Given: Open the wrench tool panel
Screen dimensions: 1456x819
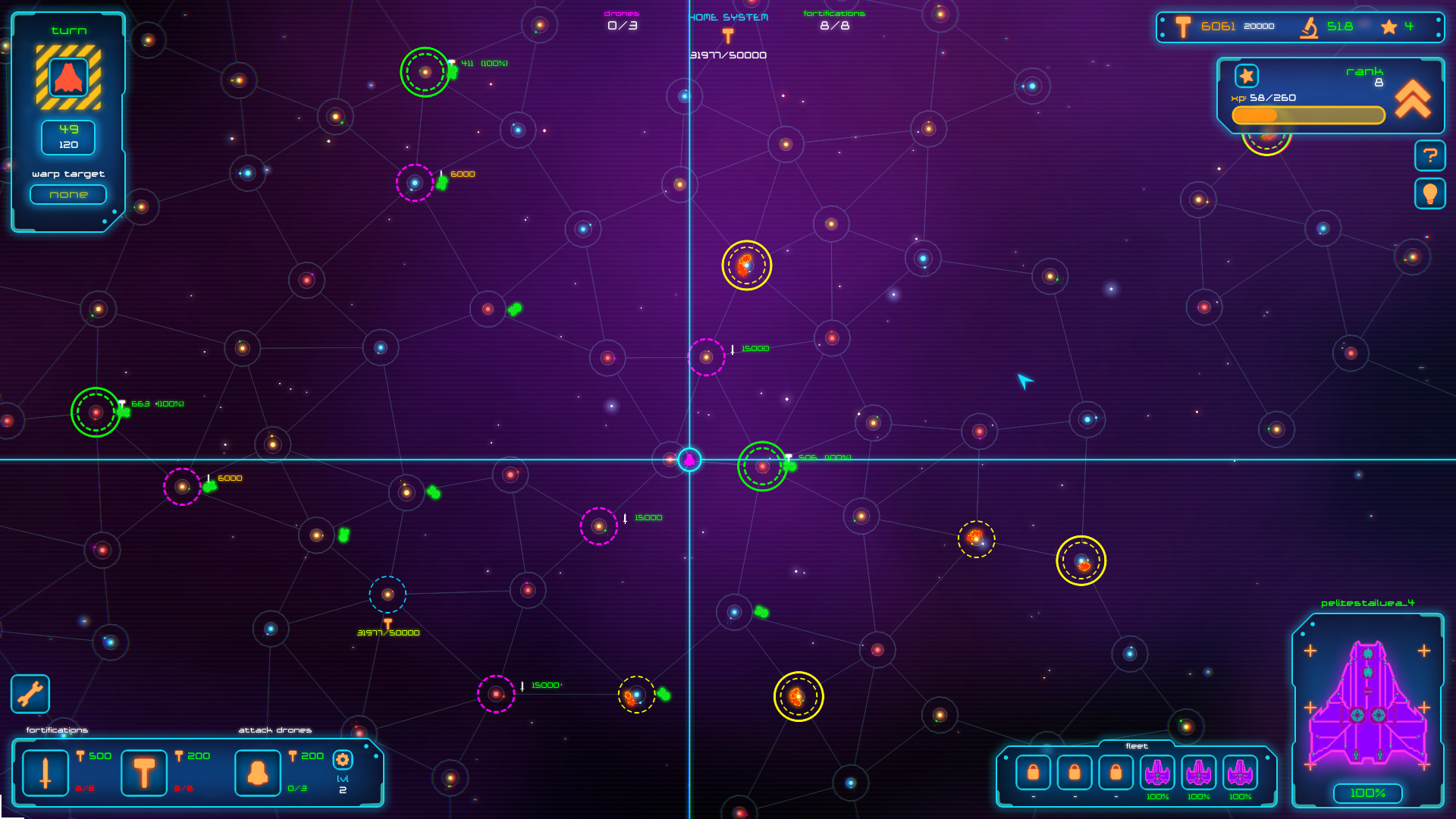Looking at the screenshot, I should coord(30,693).
